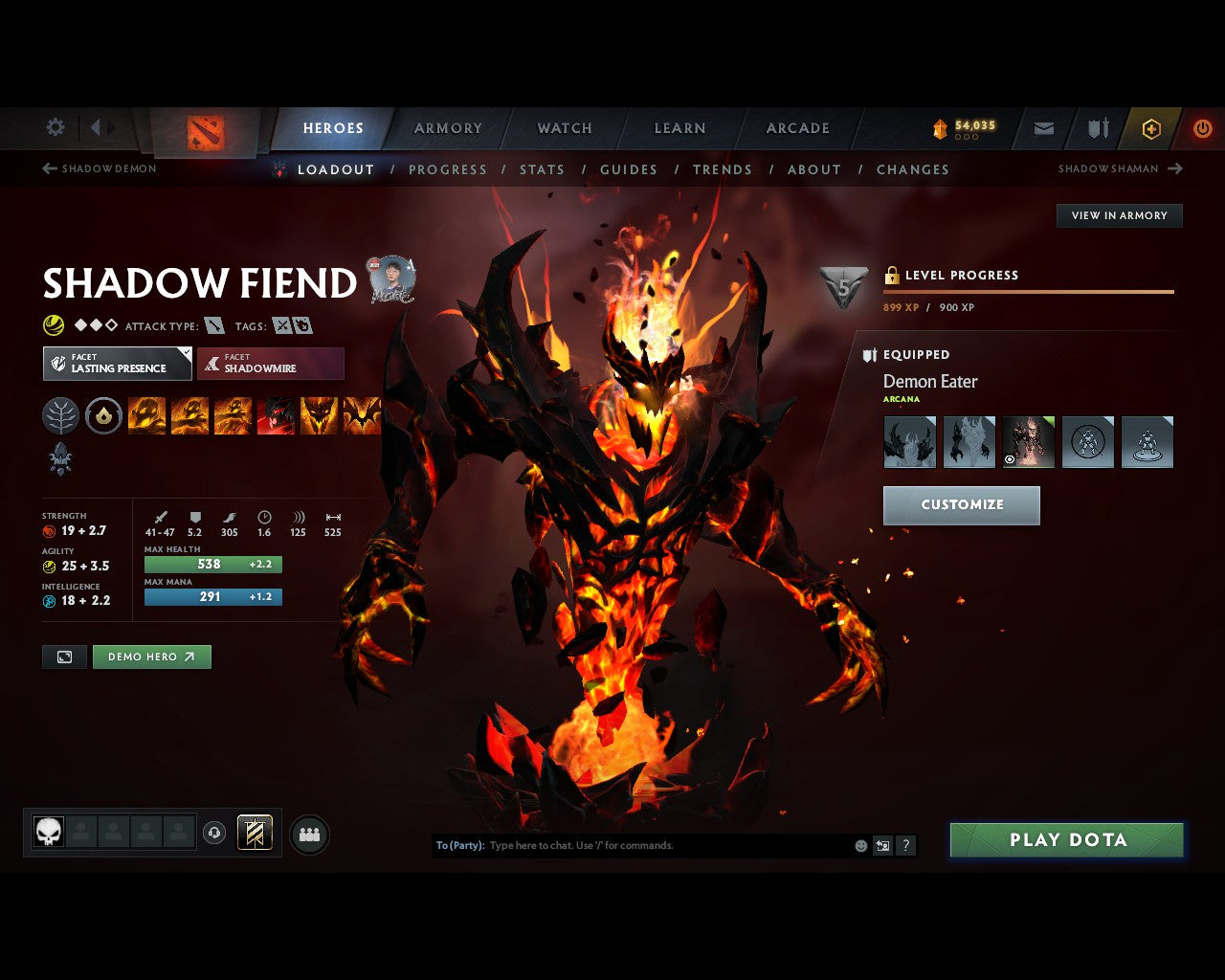Switch to the STATS tab
This screenshot has height=980, width=1225.
542,169
